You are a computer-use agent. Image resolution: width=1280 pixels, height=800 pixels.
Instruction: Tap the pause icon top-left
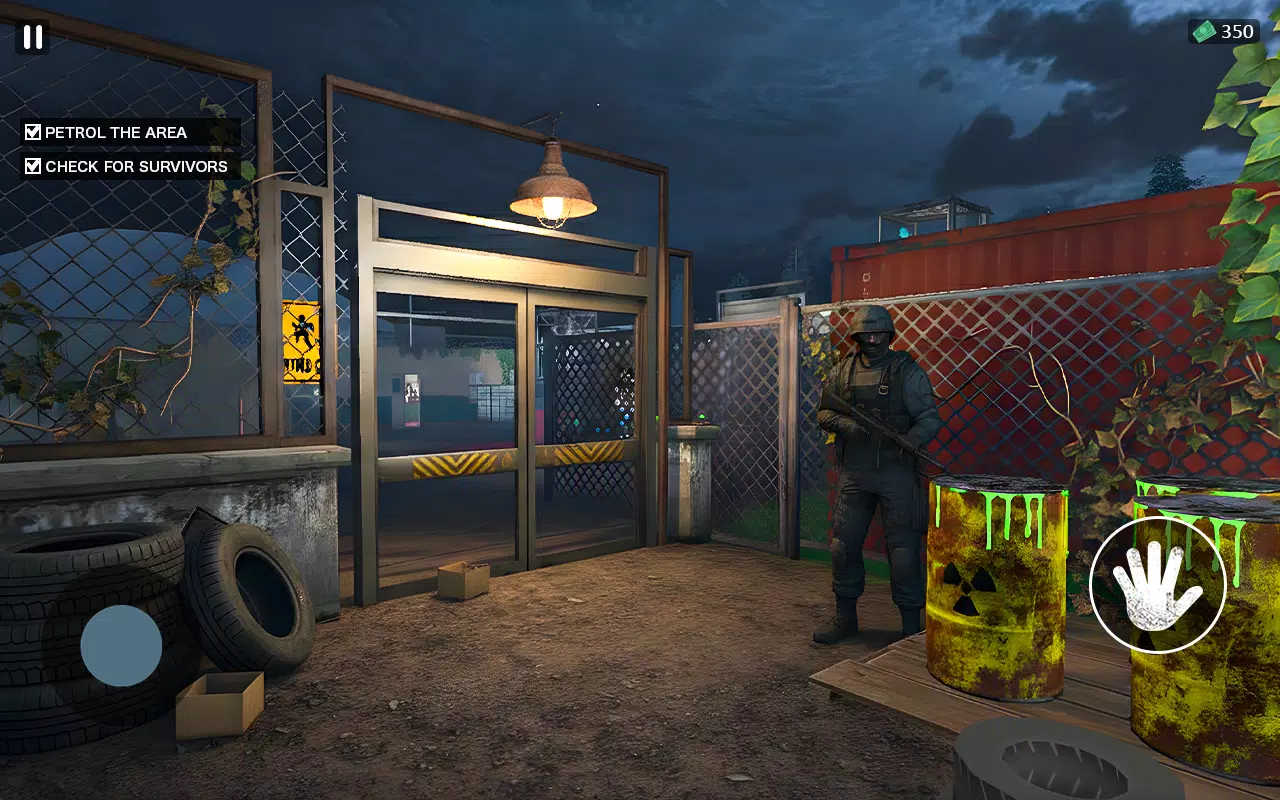(x=31, y=38)
